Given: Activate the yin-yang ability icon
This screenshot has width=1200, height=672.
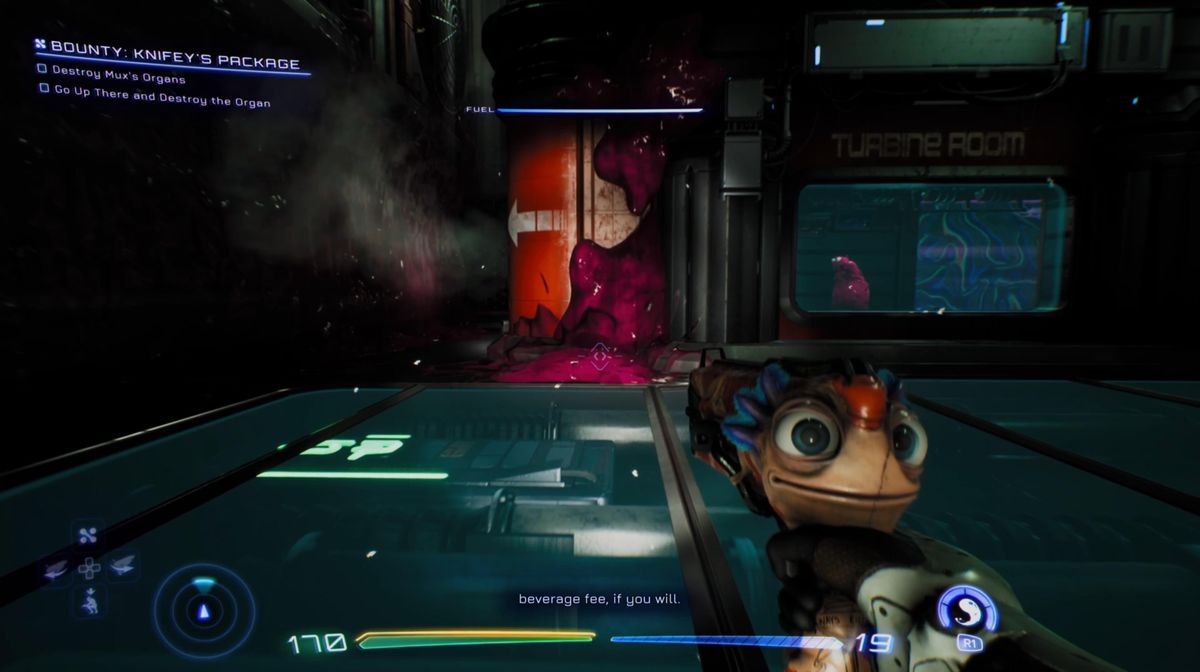Looking at the screenshot, I should [x=966, y=609].
